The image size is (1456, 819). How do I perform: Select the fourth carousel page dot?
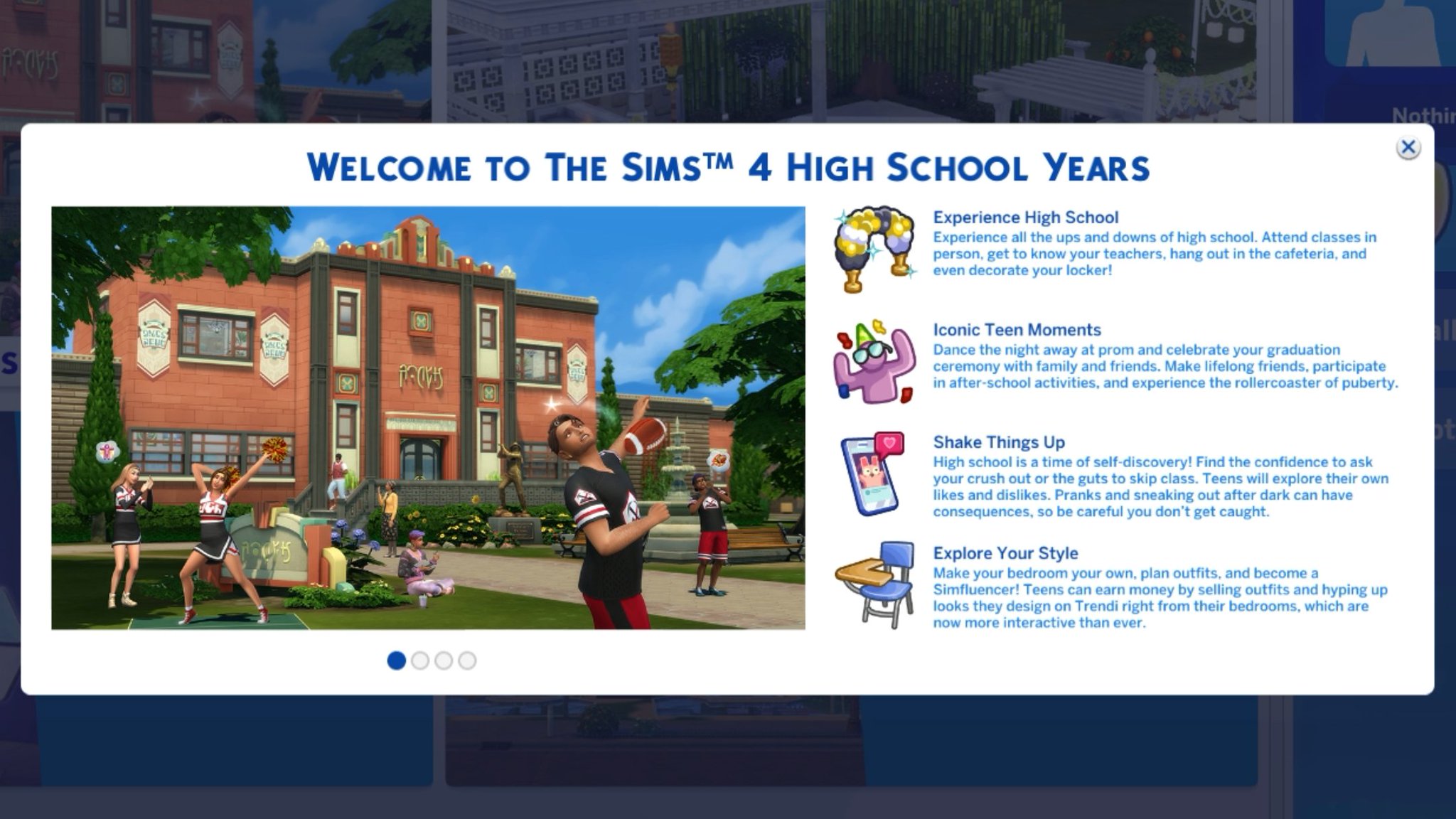point(468,660)
